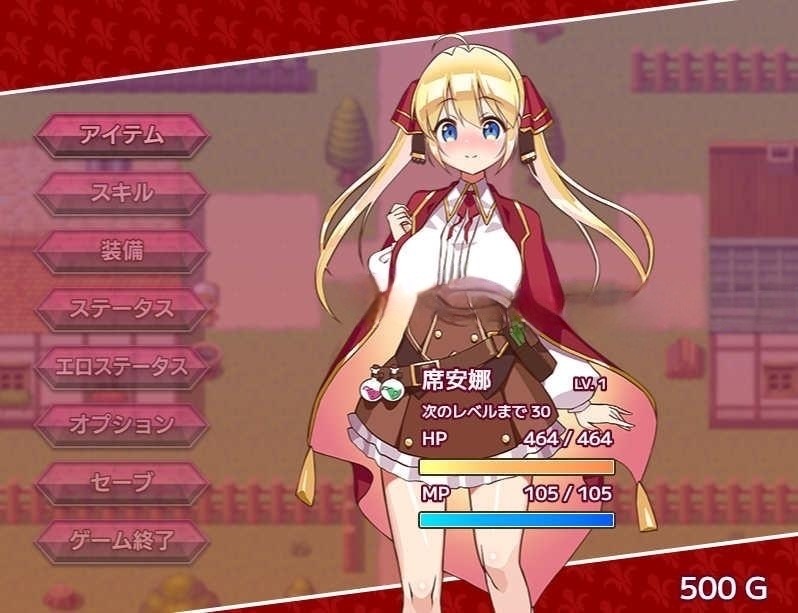The image size is (798, 613).
Task: Select セーブ to save the game
Action: [122, 483]
